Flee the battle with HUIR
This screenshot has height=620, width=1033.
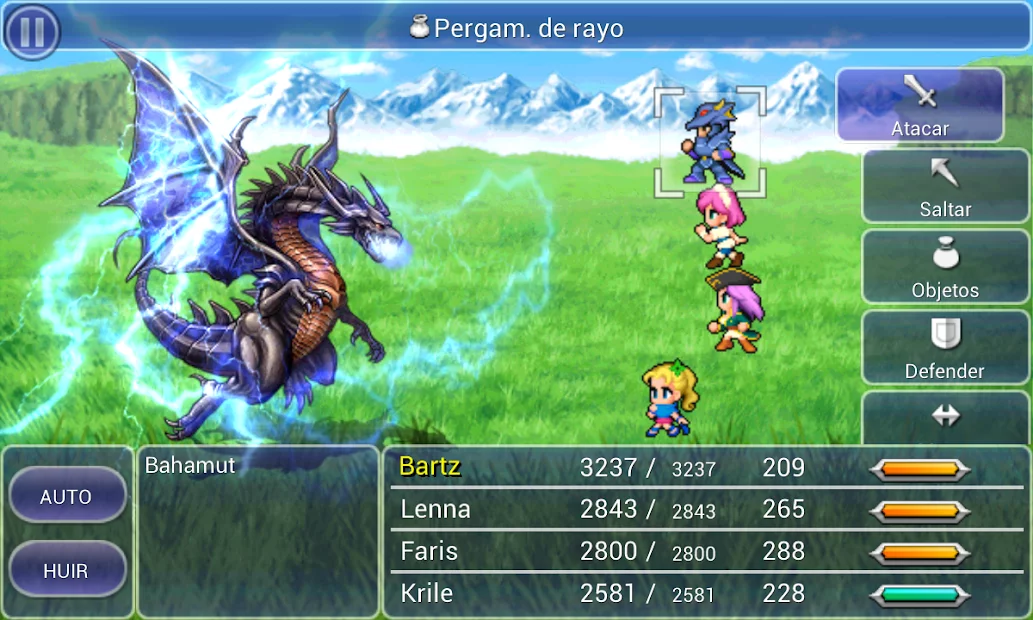pyautogui.click(x=66, y=571)
